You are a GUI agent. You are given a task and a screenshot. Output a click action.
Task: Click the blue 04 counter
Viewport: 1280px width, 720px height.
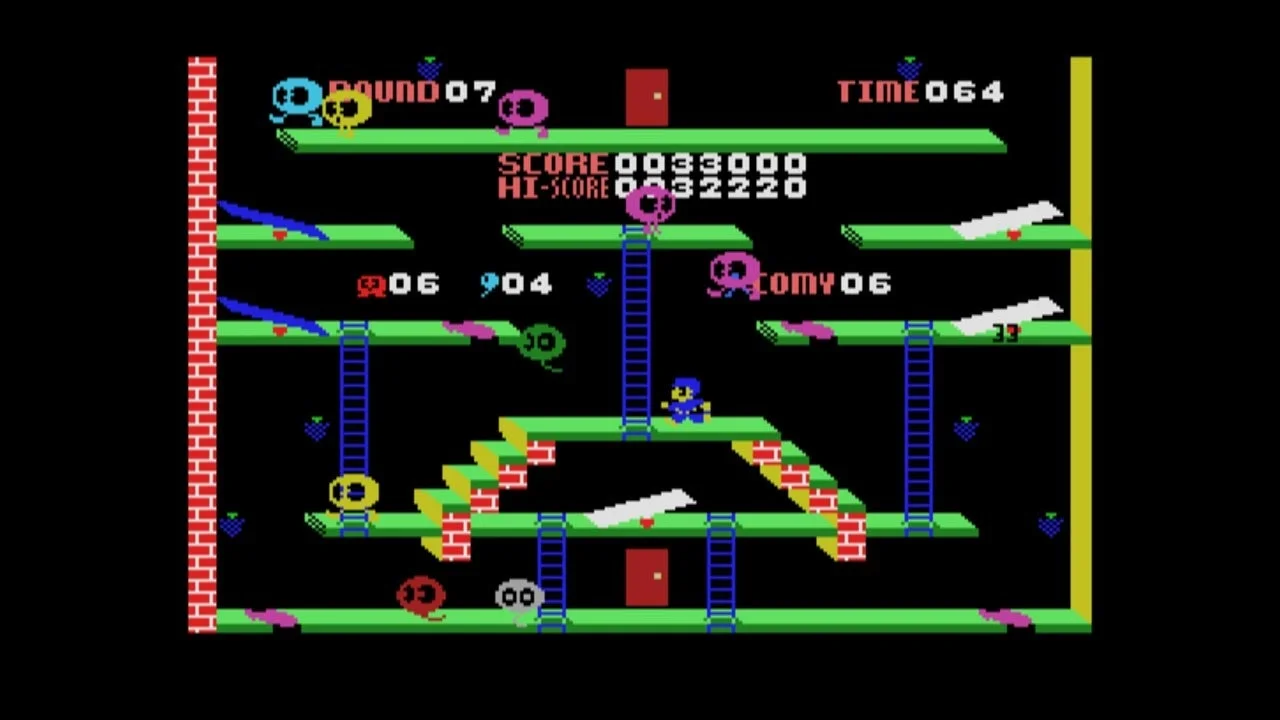tap(515, 284)
